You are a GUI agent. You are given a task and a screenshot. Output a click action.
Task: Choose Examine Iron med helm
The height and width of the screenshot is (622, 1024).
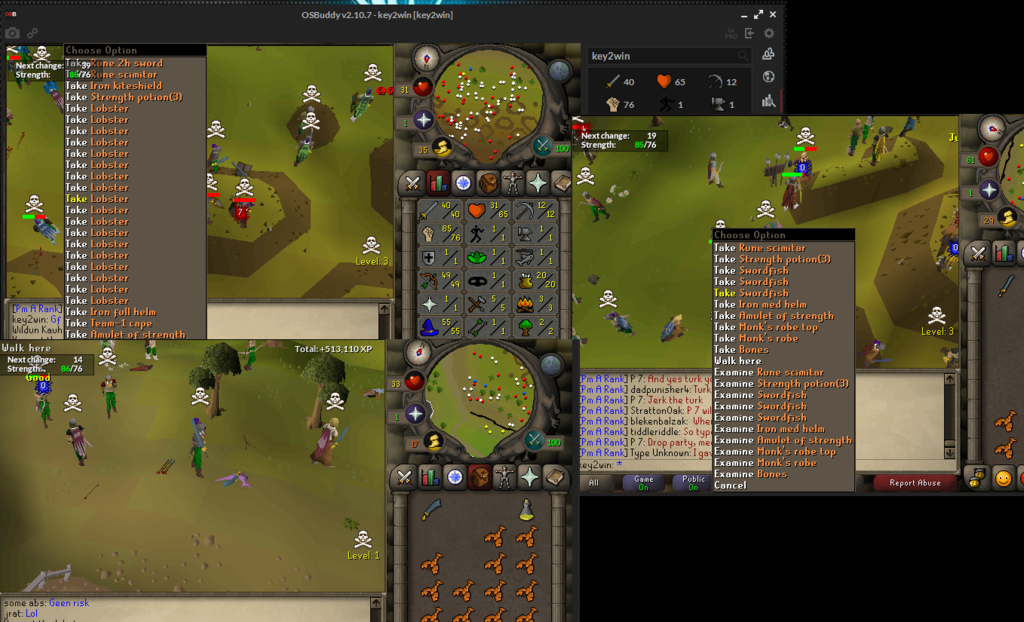coord(768,429)
